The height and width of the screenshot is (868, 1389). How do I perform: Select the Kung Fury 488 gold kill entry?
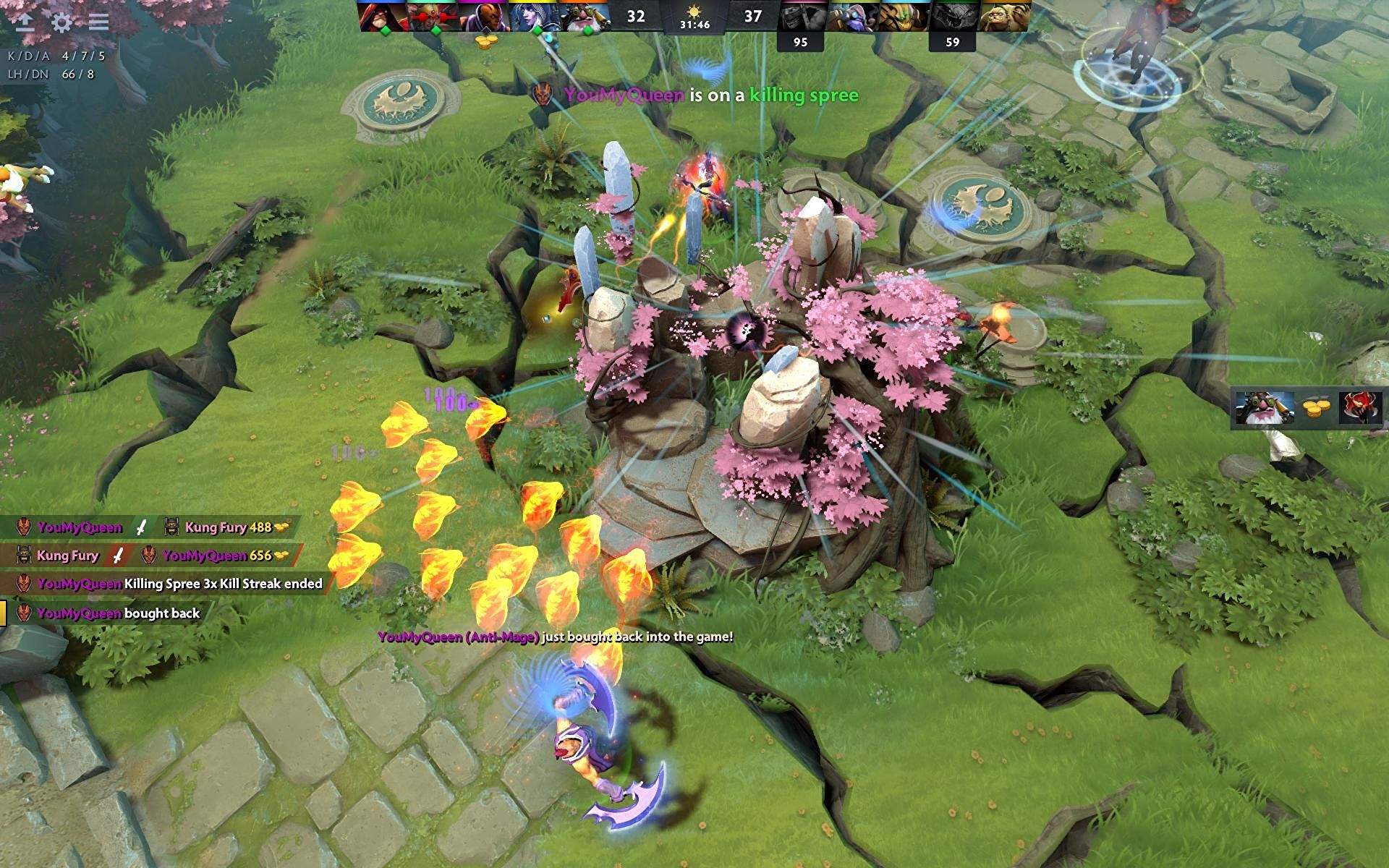coord(226,527)
